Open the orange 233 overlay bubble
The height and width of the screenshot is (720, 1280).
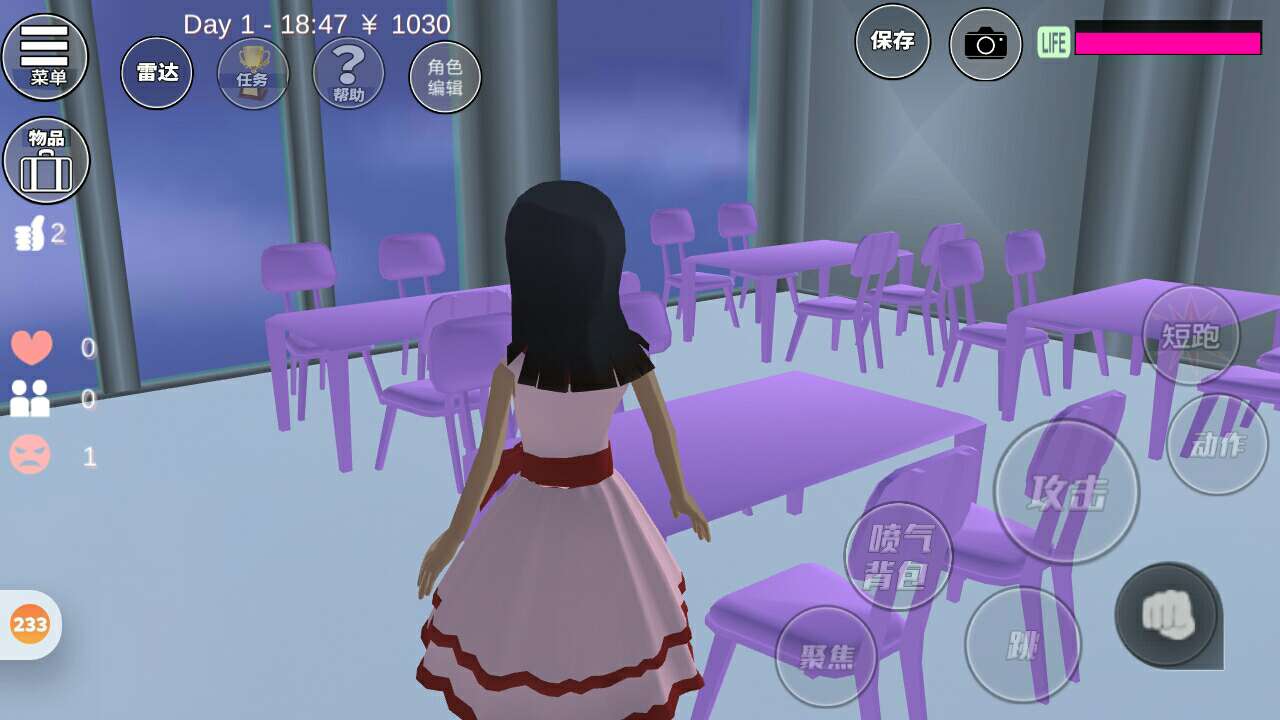pos(30,625)
